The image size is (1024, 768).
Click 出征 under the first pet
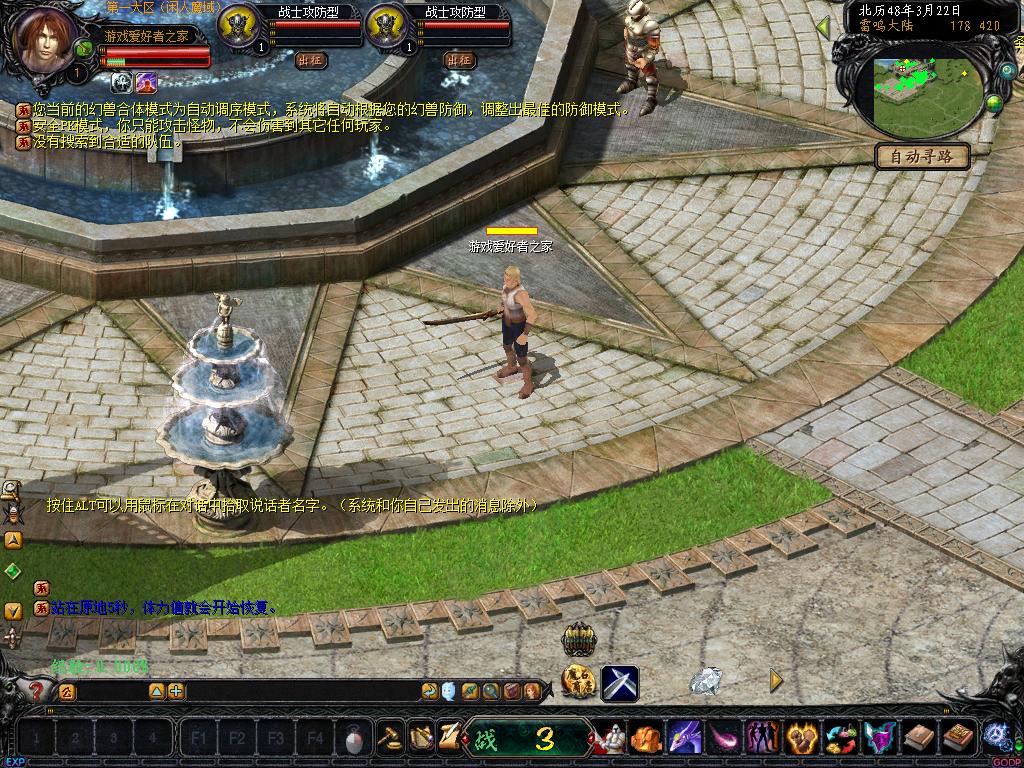point(311,60)
